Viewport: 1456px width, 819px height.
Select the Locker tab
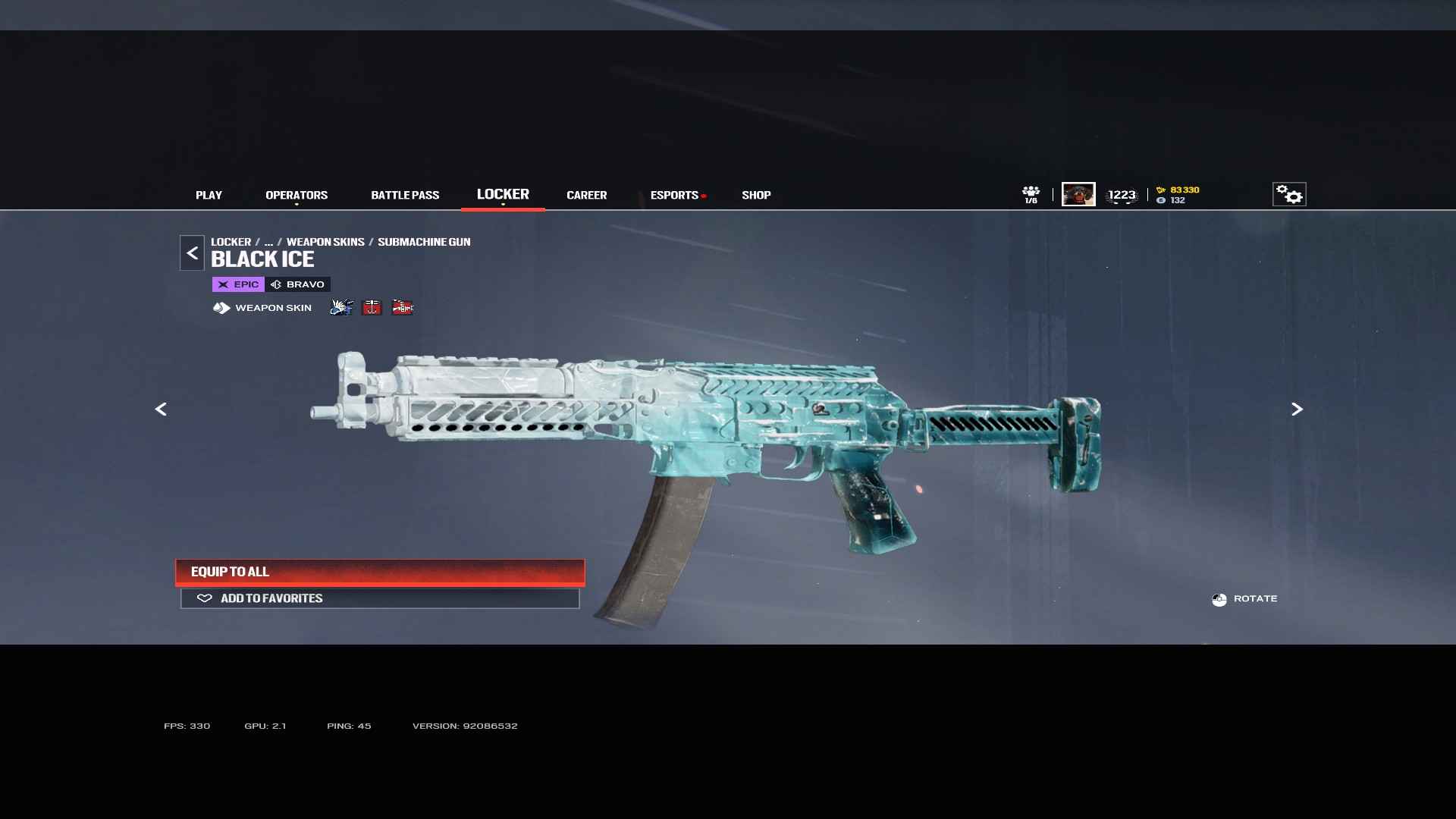click(503, 194)
